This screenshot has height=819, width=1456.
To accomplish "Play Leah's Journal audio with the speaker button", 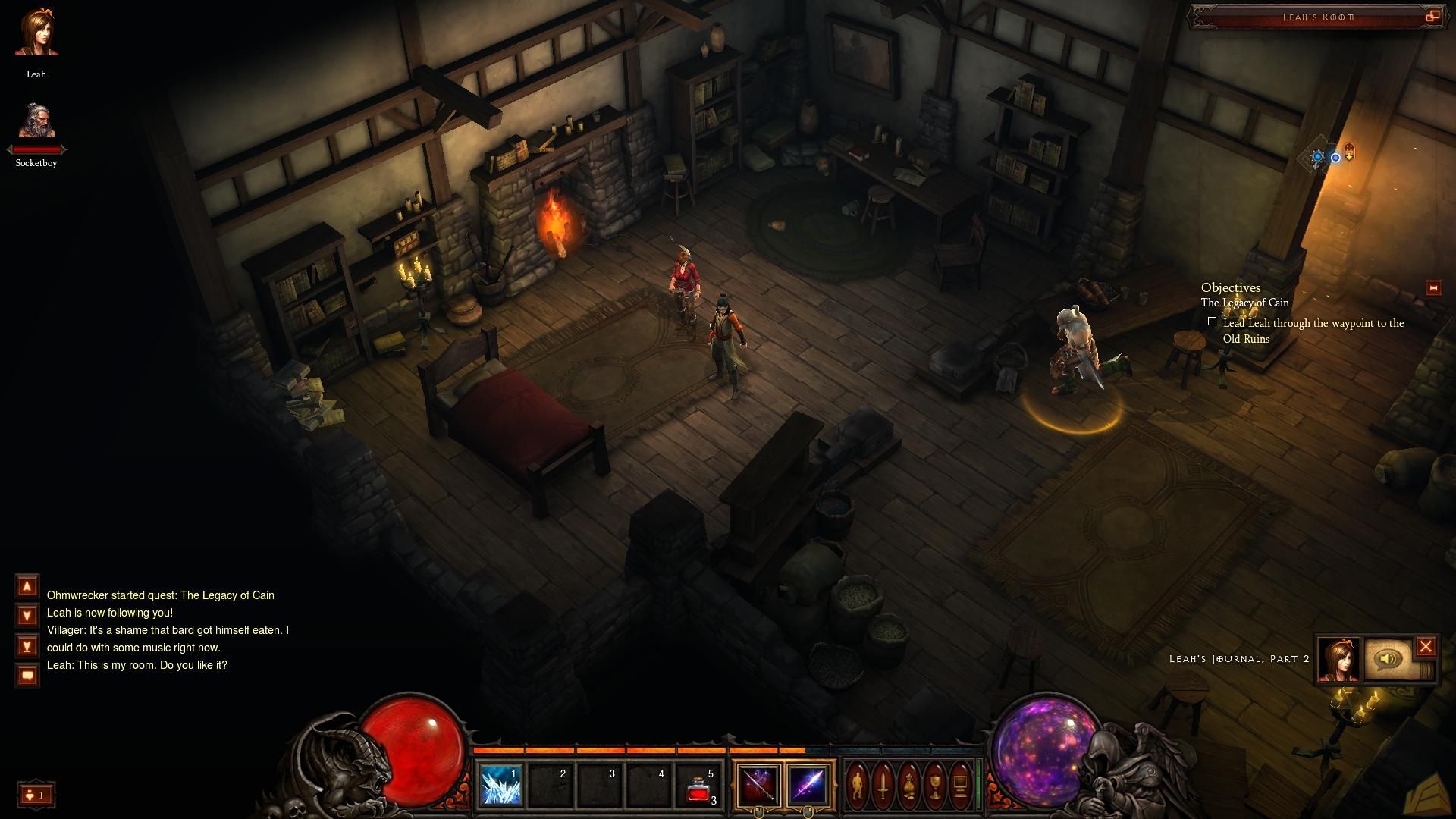I will [x=1389, y=658].
